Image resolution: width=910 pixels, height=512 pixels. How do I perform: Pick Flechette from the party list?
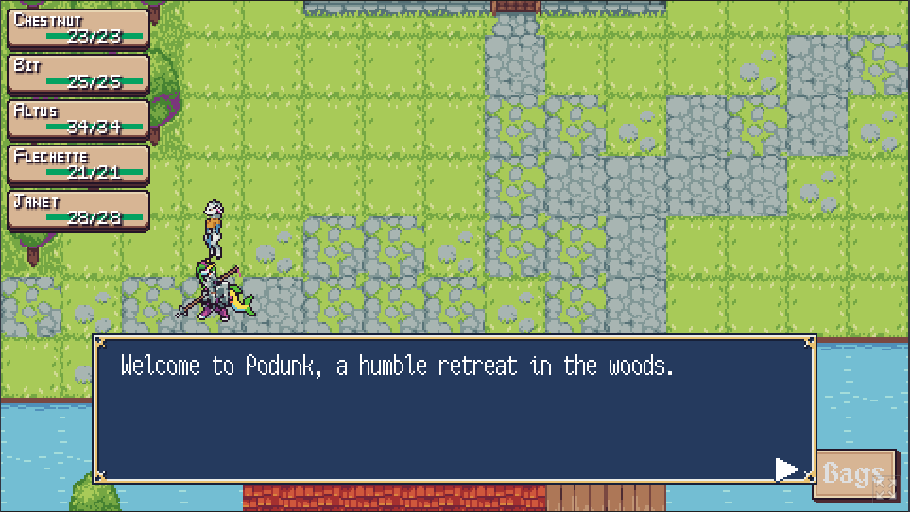[x=78, y=164]
